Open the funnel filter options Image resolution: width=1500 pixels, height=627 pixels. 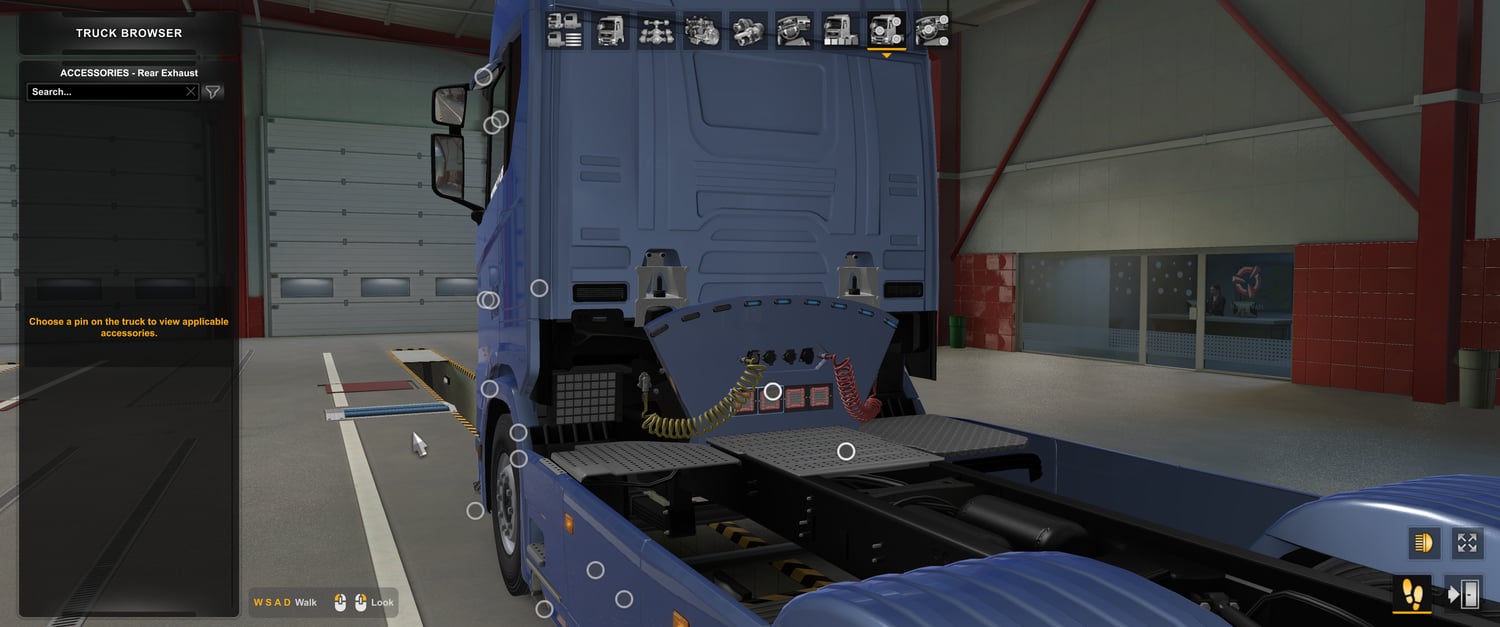pyautogui.click(x=213, y=92)
